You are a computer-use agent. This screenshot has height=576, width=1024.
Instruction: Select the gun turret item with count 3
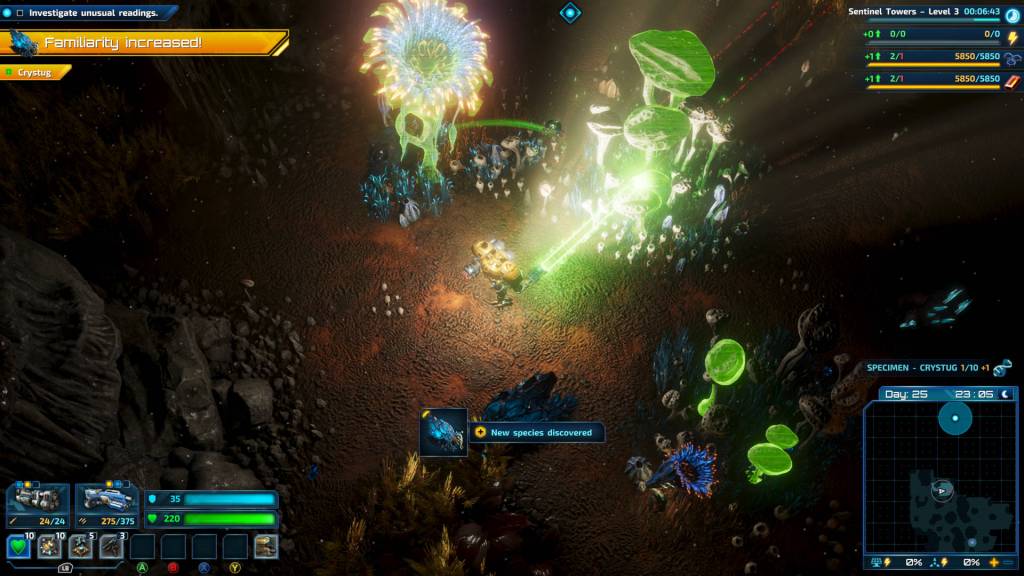pos(111,547)
